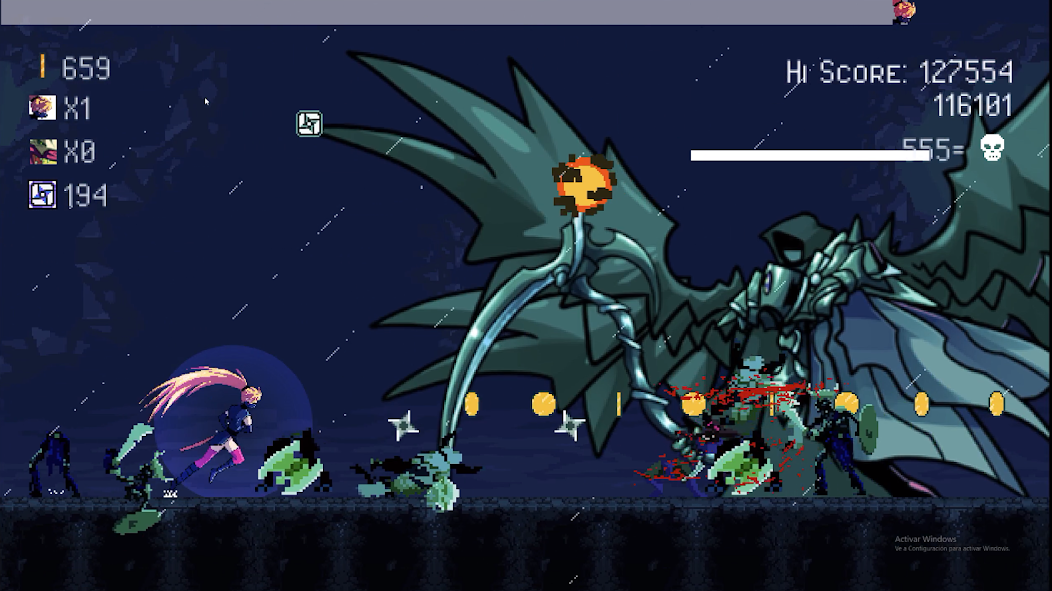Screen dimensions: 1052x591
Task: Click the player head marker on the level progress bar
Action: (904, 11)
